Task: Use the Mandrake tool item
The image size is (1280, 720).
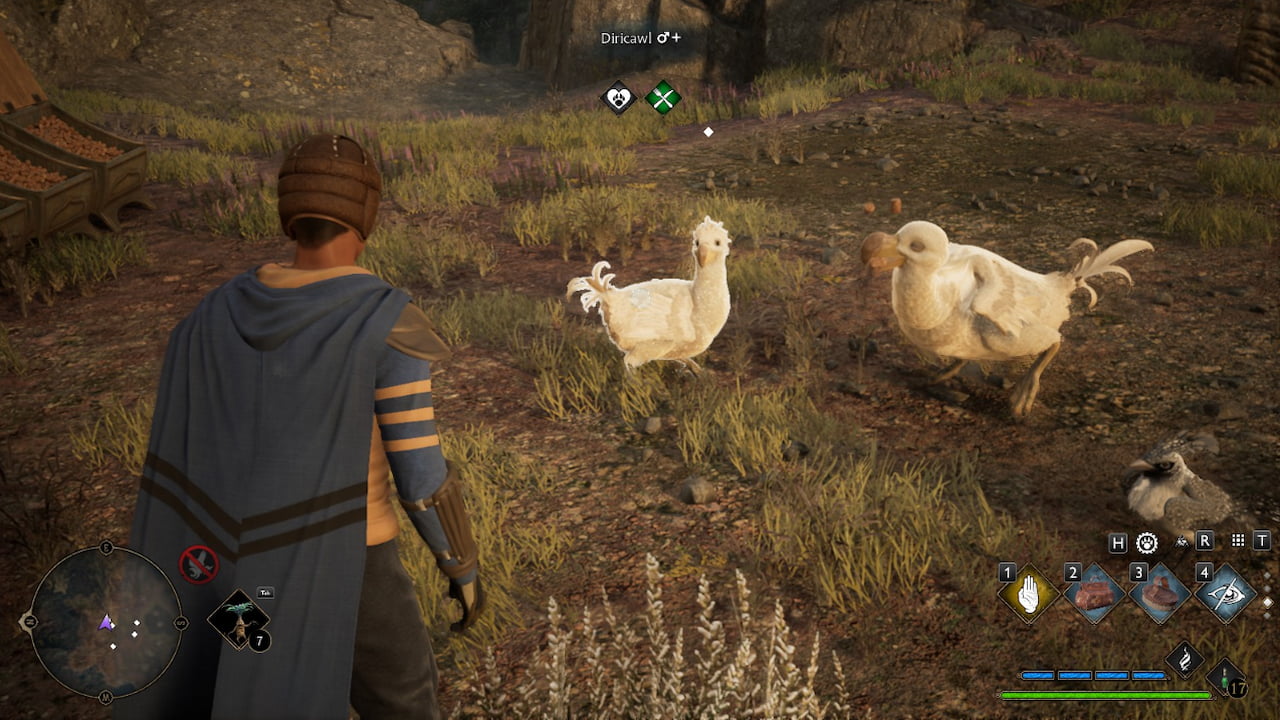Action: tap(239, 620)
